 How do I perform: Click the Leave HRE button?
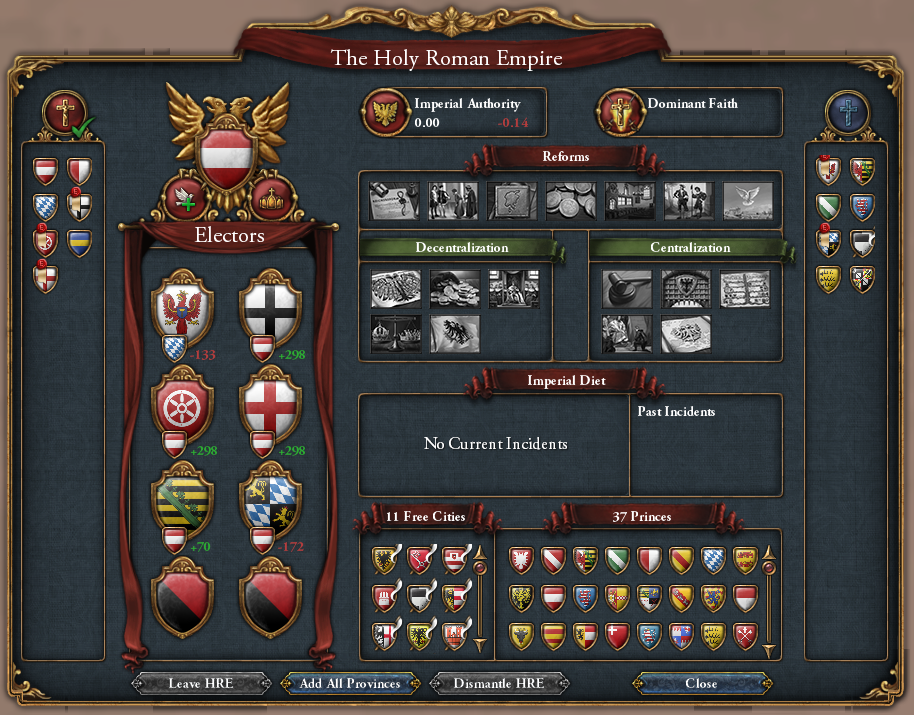(x=202, y=684)
